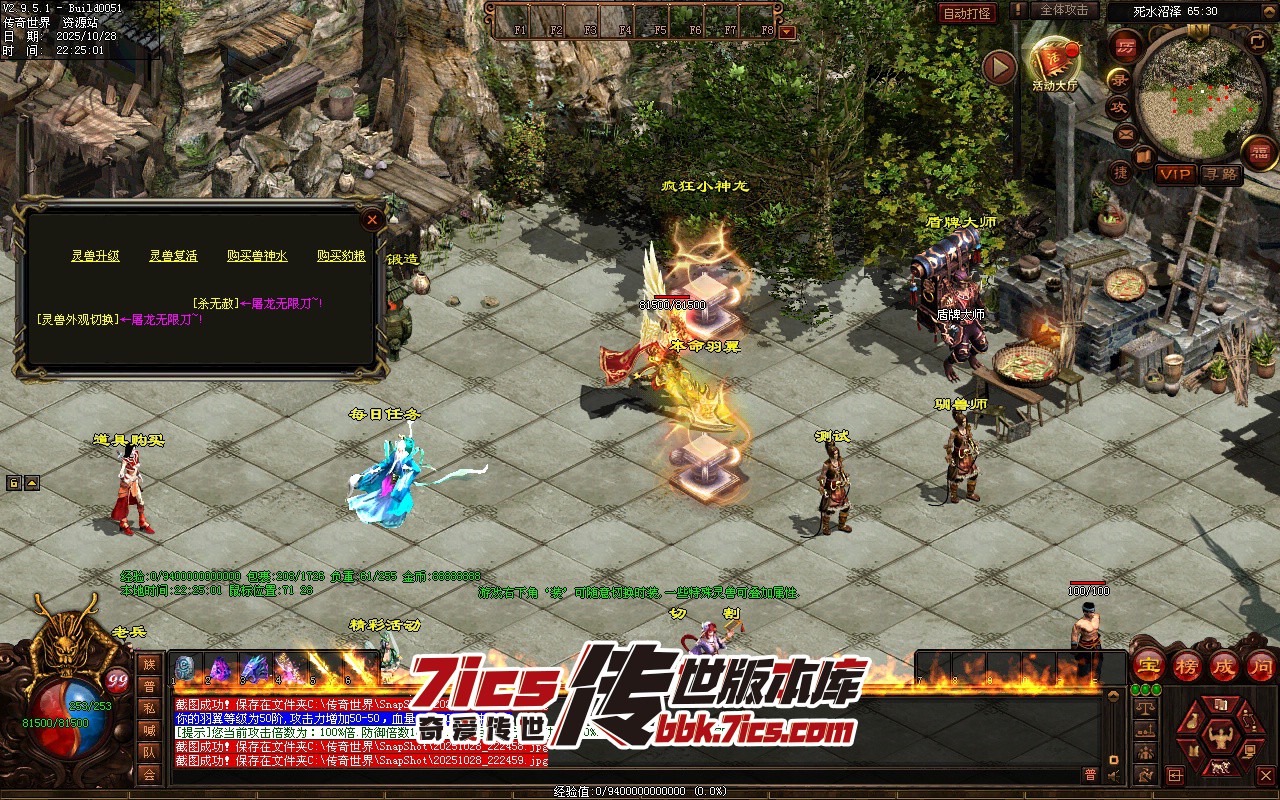The image size is (1280, 800).
Task: Open the VIP panel
Action: click(x=1175, y=174)
